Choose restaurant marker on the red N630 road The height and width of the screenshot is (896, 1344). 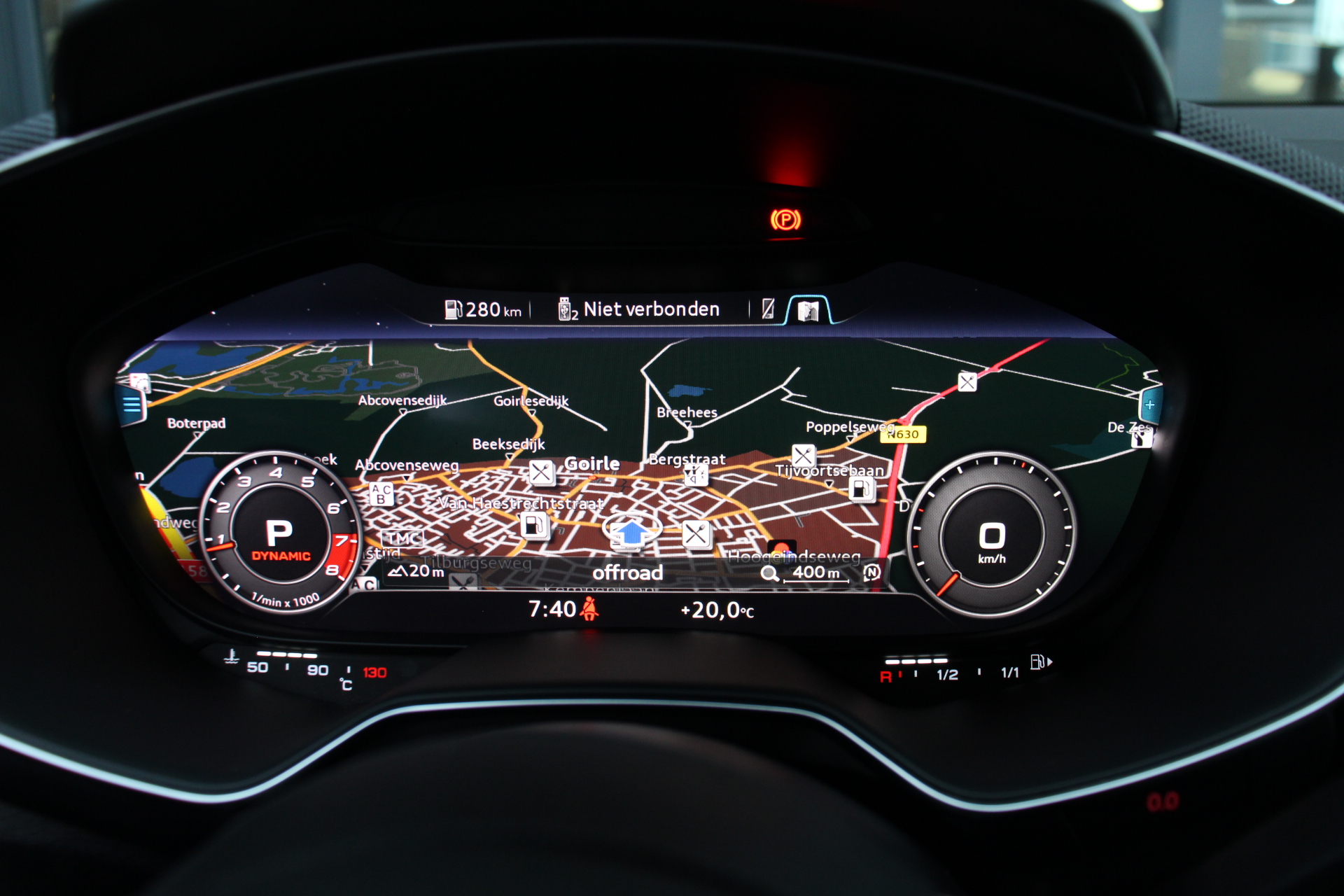tap(967, 382)
